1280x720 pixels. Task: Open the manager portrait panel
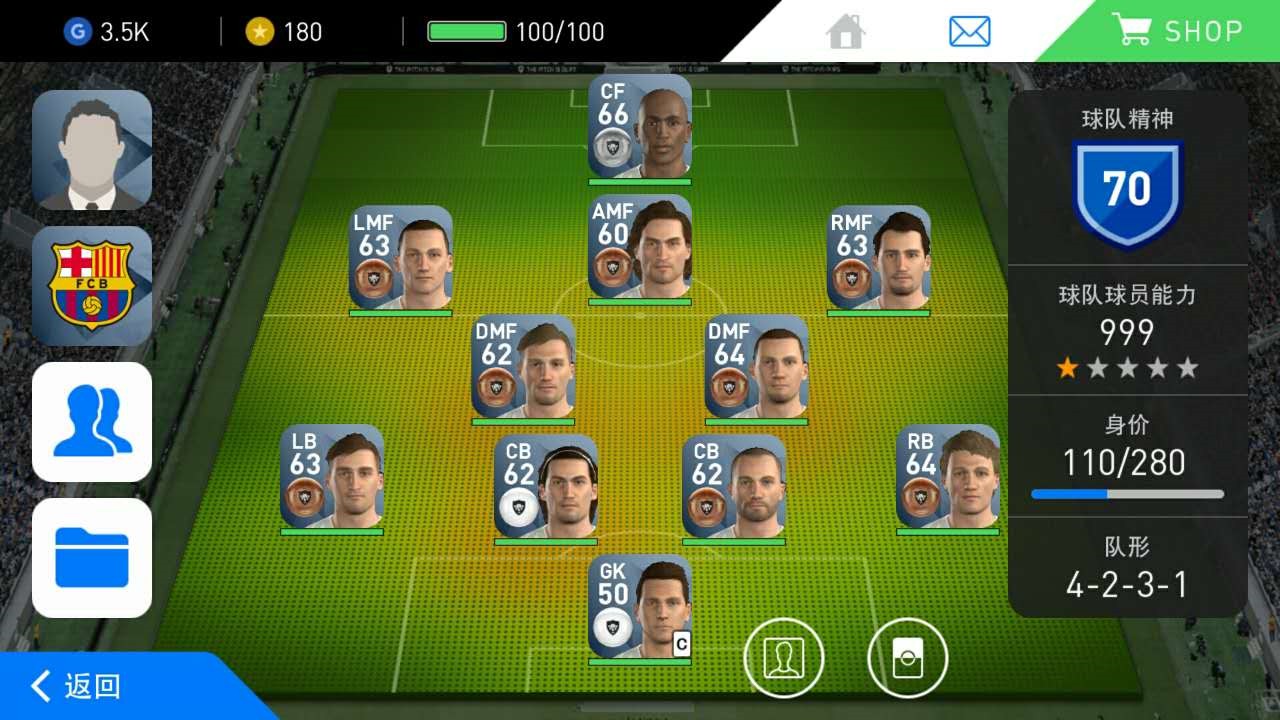point(92,150)
